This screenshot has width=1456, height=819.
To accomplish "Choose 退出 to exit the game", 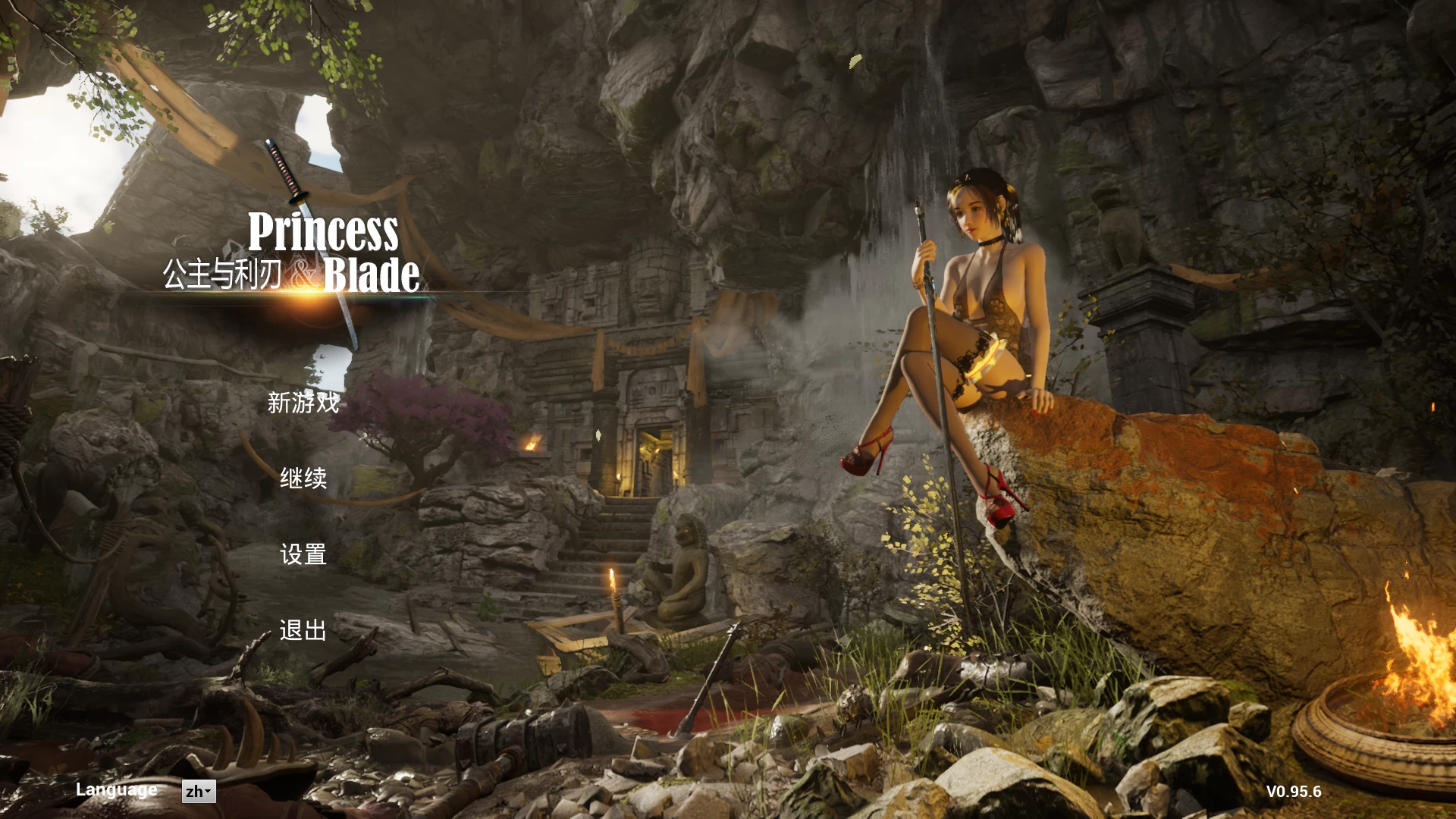I will 303,630.
